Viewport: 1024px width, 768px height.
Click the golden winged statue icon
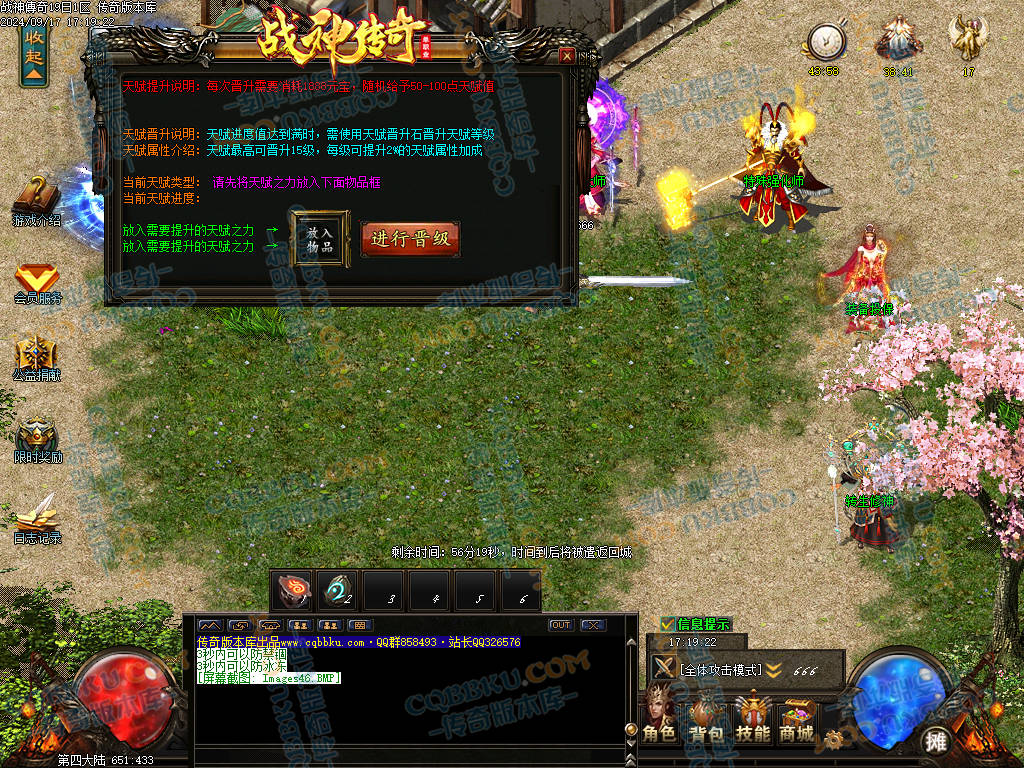click(968, 39)
